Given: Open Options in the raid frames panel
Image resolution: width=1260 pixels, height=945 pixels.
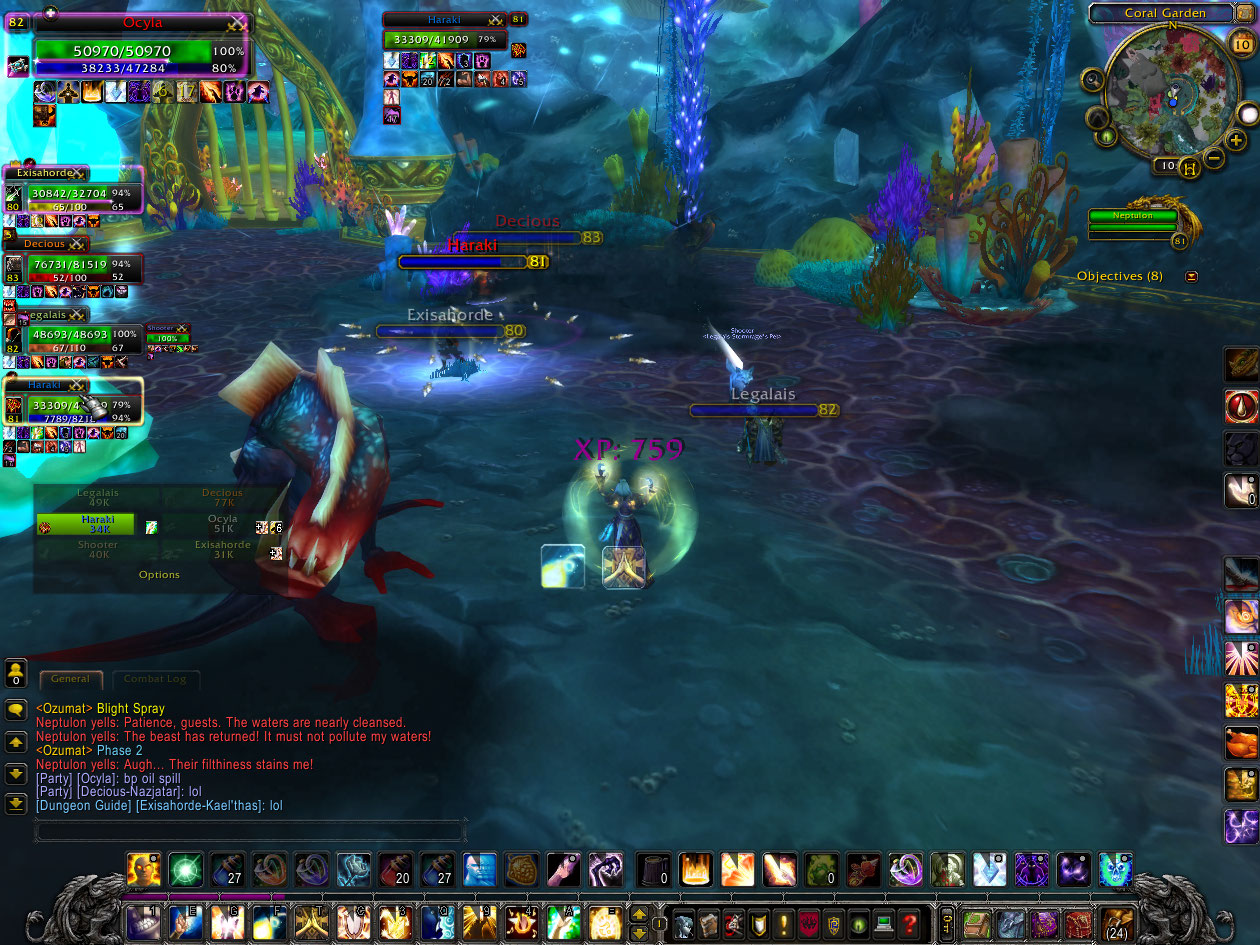Looking at the screenshot, I should [x=159, y=575].
